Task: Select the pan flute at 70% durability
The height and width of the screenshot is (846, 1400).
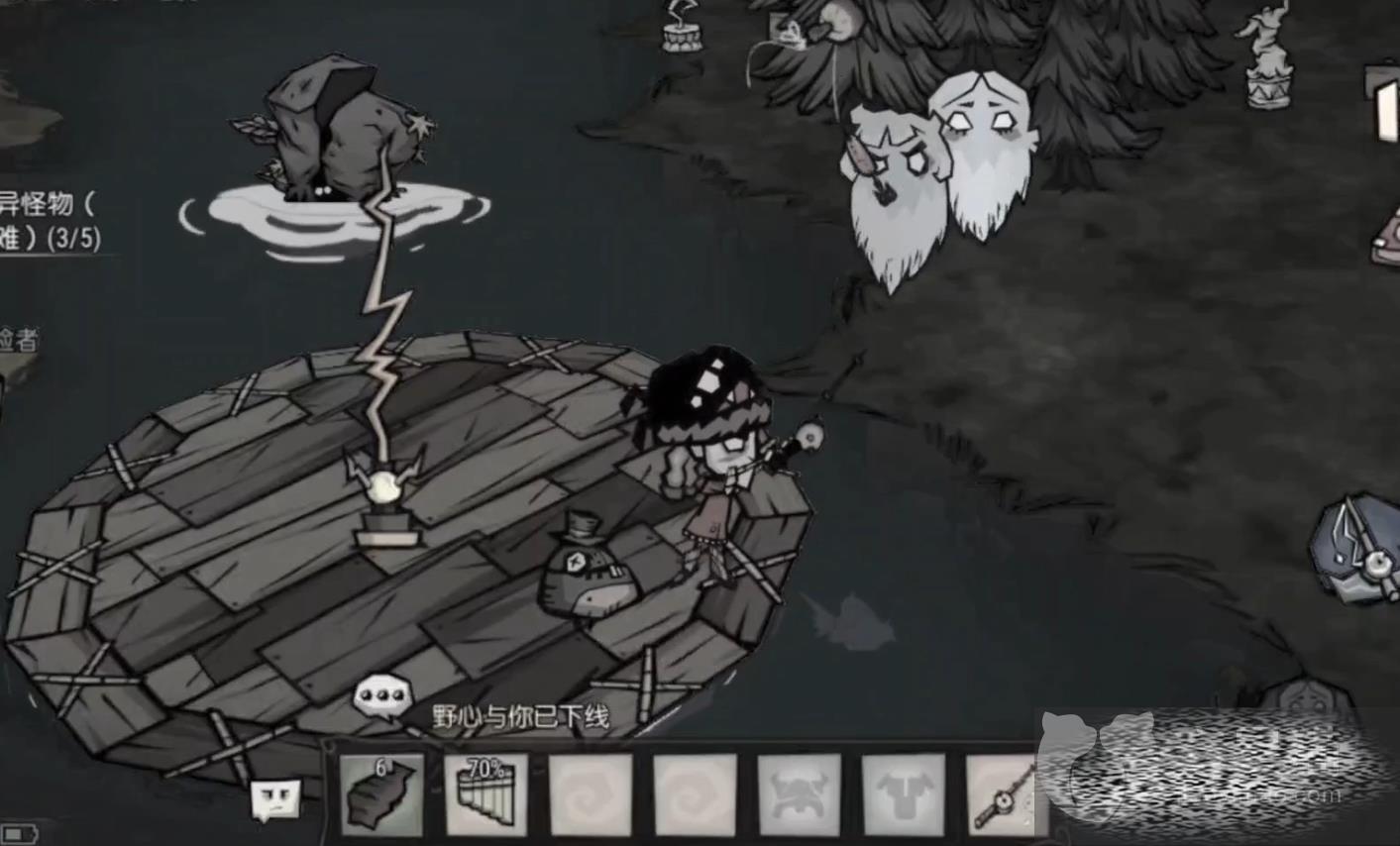Action: click(x=485, y=793)
